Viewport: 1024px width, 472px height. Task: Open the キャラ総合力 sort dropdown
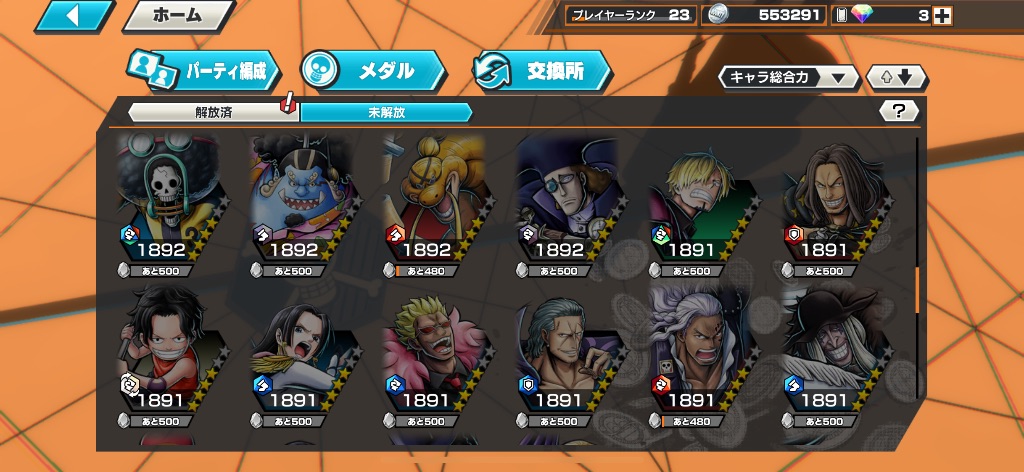[x=788, y=77]
